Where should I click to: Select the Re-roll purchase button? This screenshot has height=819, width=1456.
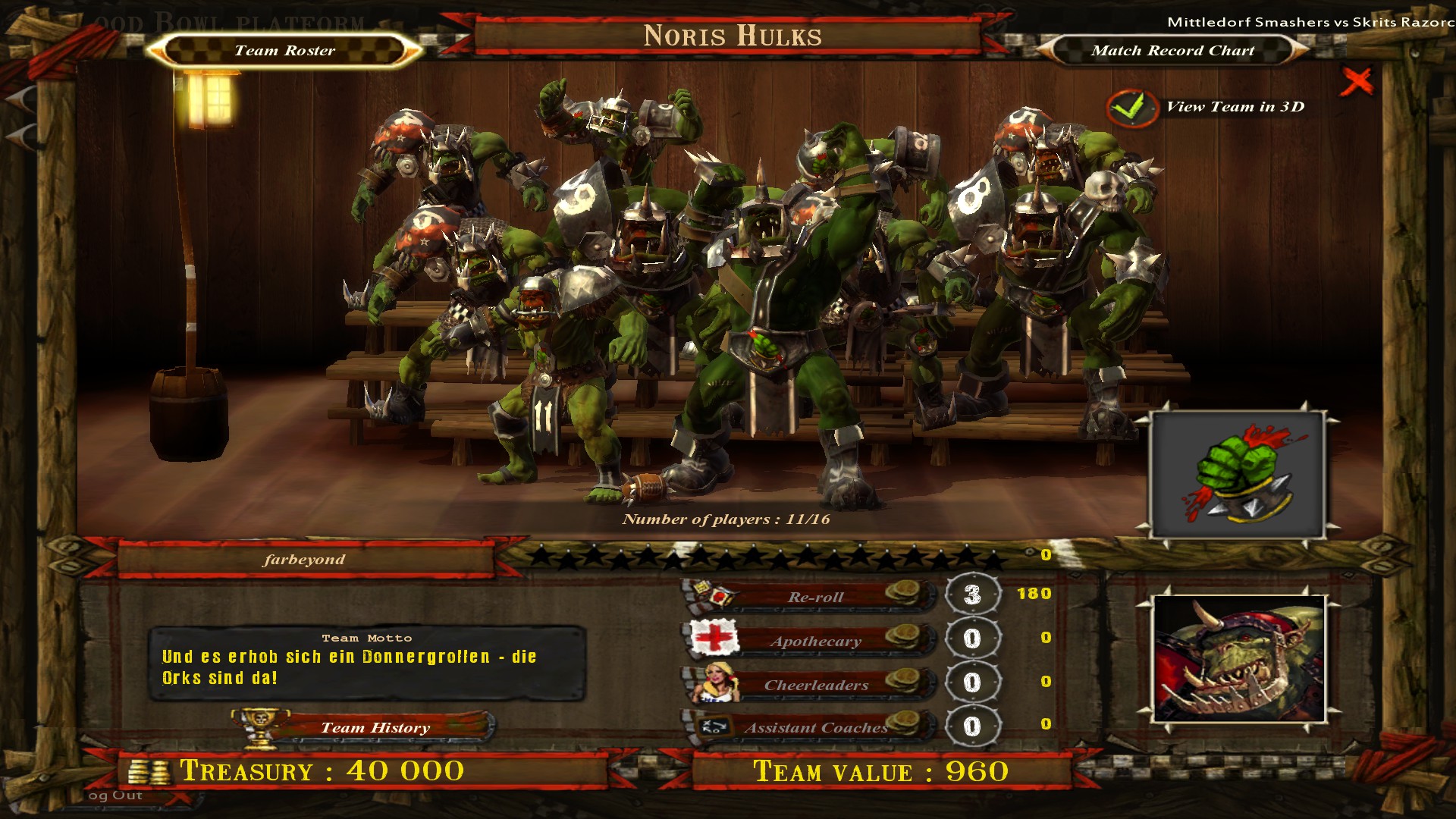click(x=815, y=597)
